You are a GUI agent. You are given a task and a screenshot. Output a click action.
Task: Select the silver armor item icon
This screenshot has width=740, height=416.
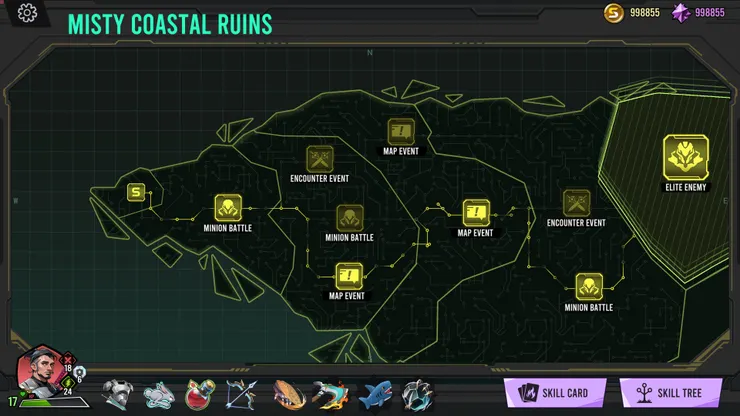(118, 393)
